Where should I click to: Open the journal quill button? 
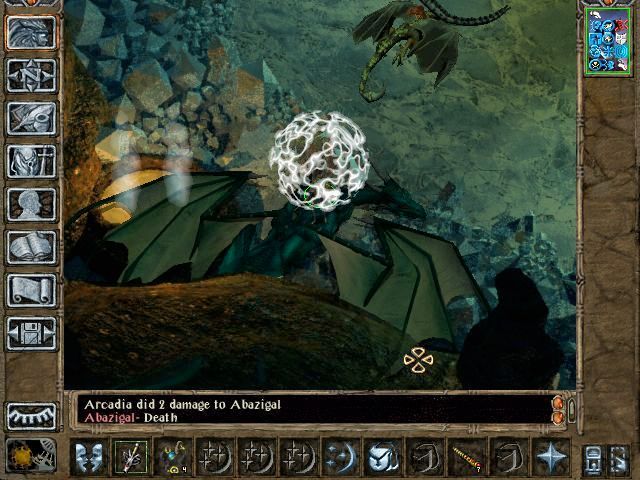click(x=31, y=118)
